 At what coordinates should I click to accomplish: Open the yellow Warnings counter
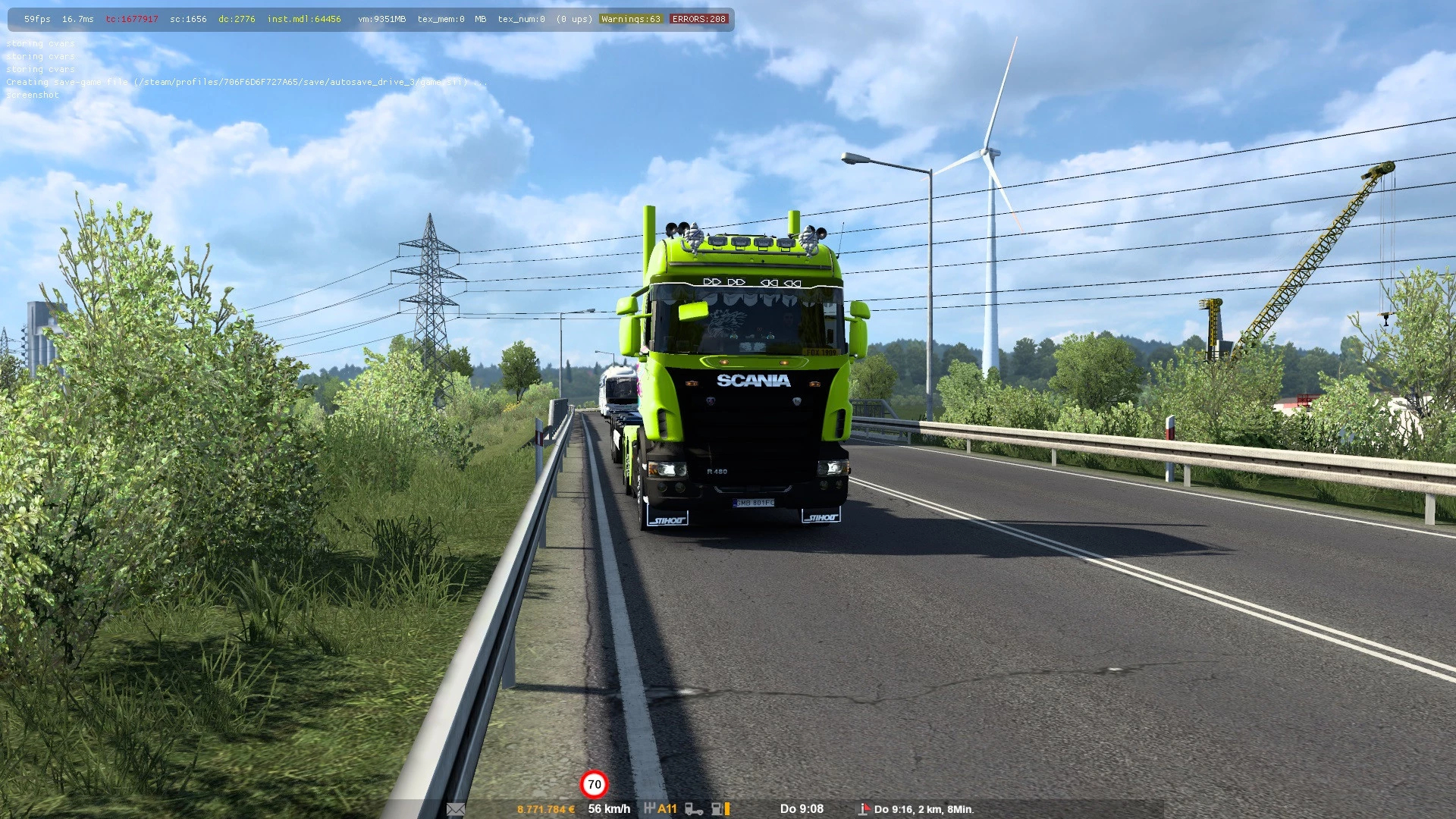[631, 19]
